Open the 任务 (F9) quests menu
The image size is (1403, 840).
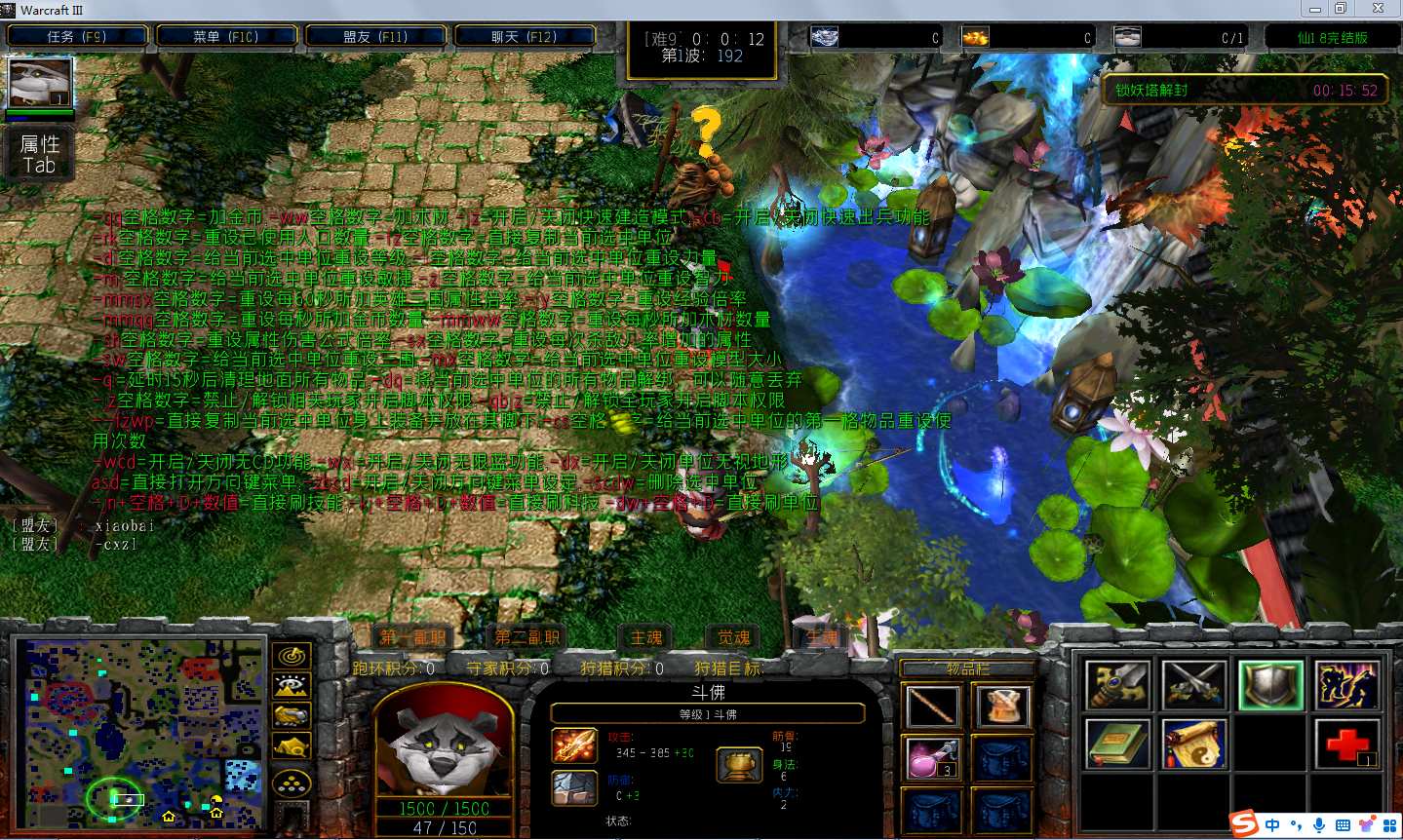[x=77, y=37]
